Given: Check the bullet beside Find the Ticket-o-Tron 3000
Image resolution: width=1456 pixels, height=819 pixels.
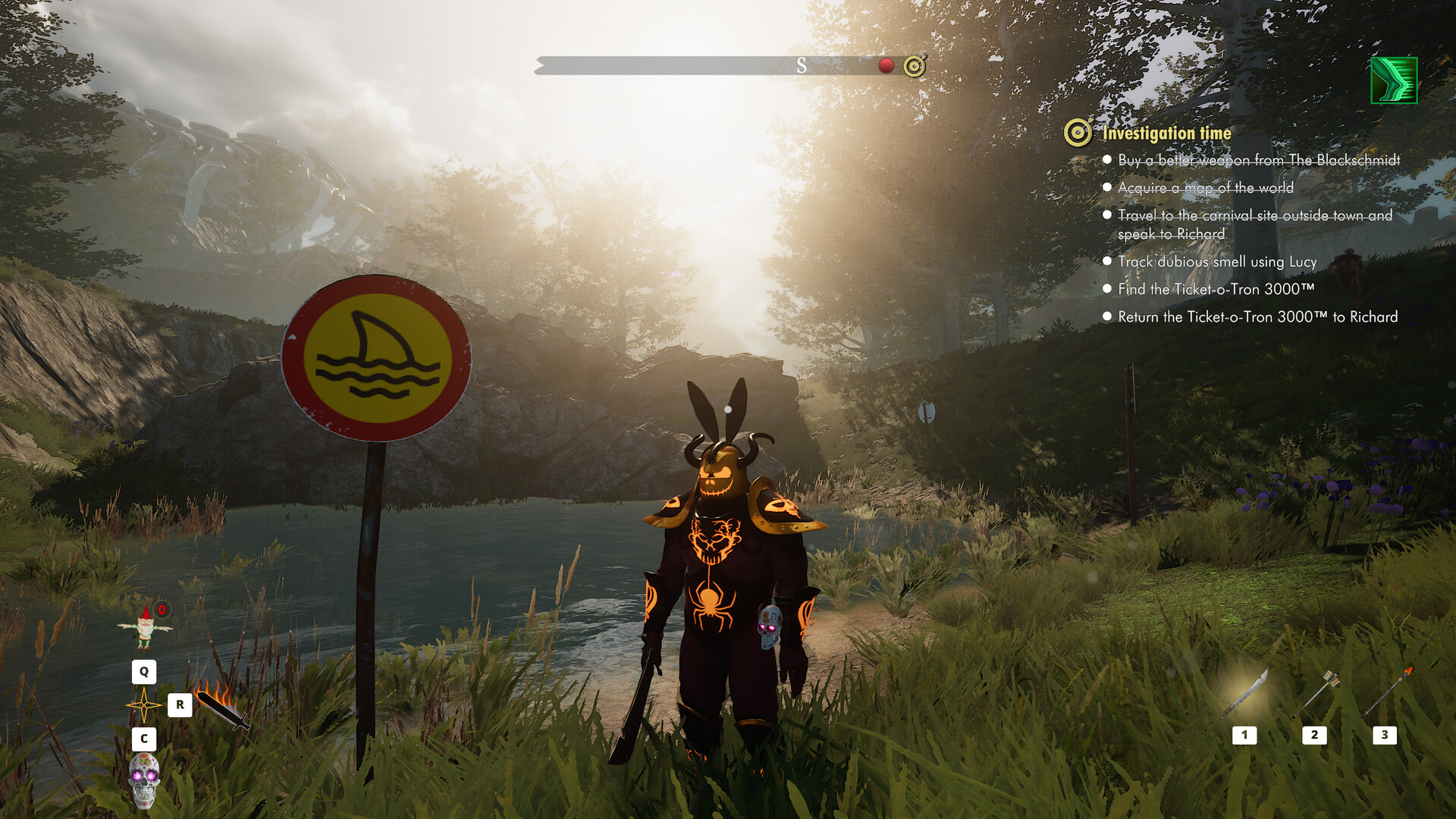Looking at the screenshot, I should (1107, 289).
